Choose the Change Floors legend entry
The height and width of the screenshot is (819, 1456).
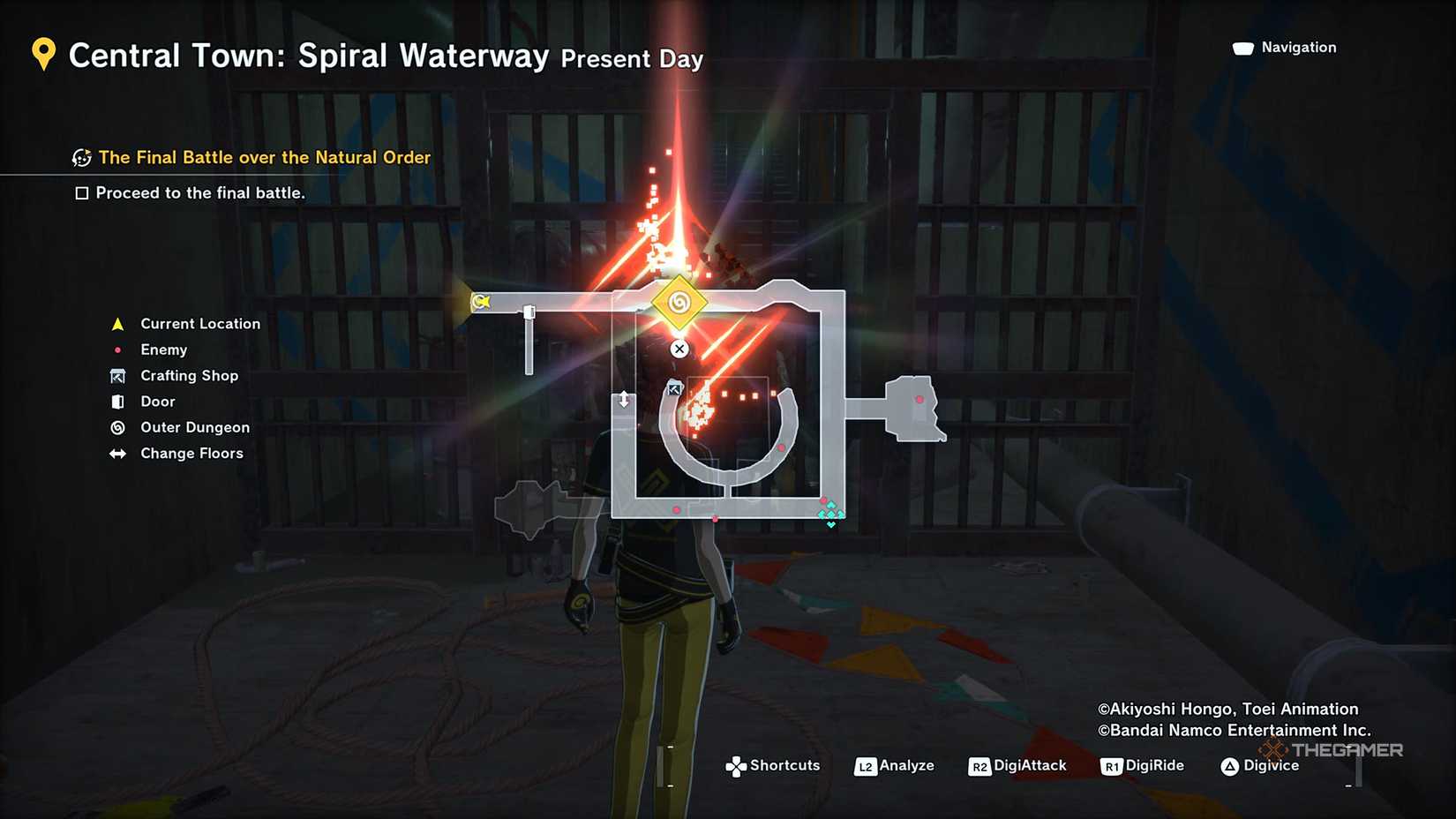191,453
